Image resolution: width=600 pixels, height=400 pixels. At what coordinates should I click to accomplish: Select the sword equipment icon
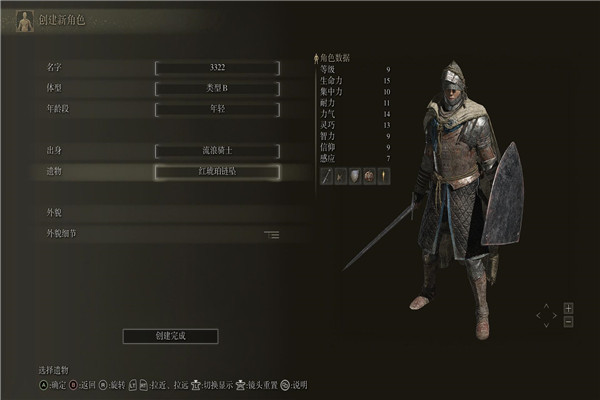326,176
